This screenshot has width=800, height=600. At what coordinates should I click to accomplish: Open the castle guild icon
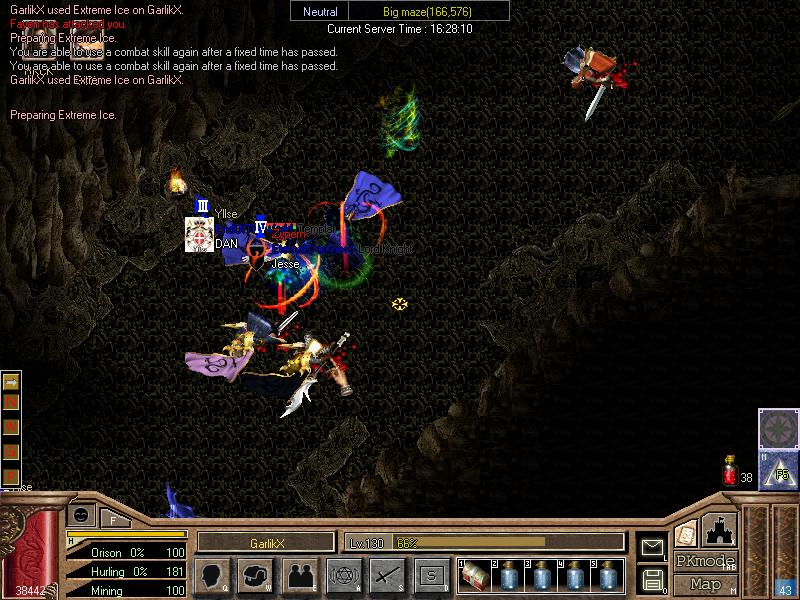720,529
